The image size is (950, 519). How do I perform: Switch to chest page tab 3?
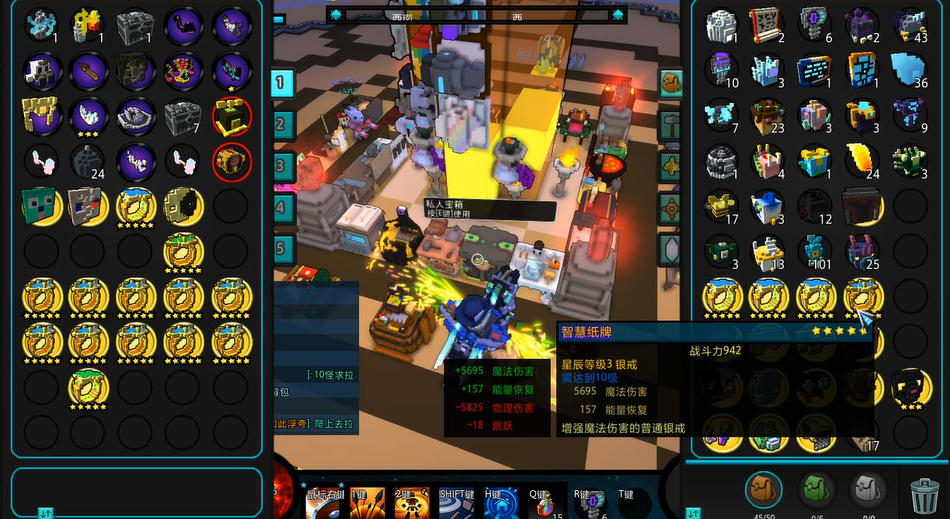tap(283, 166)
